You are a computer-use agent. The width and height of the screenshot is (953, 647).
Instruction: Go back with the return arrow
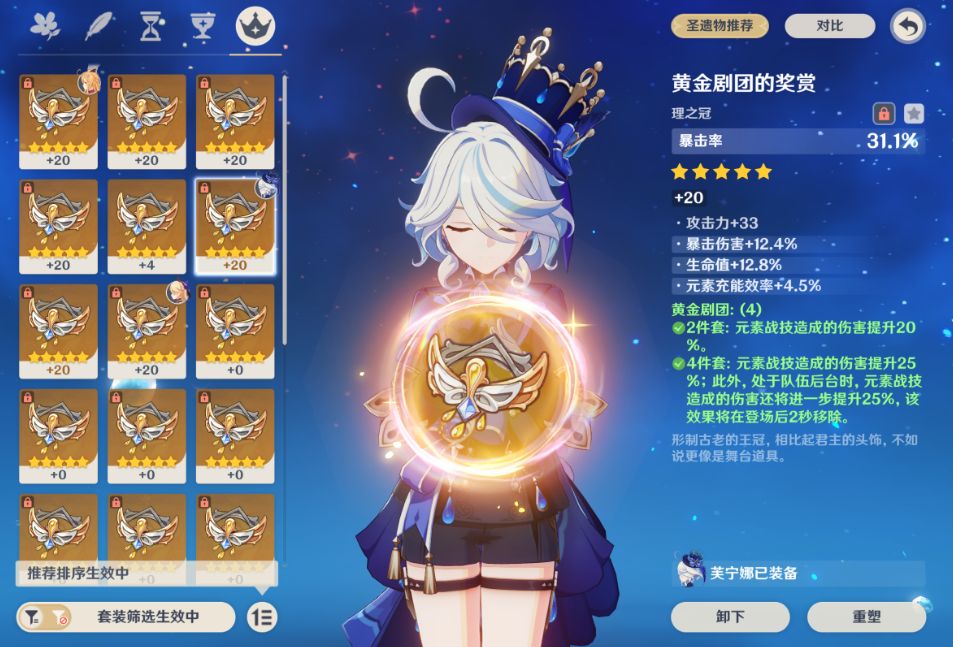907,26
